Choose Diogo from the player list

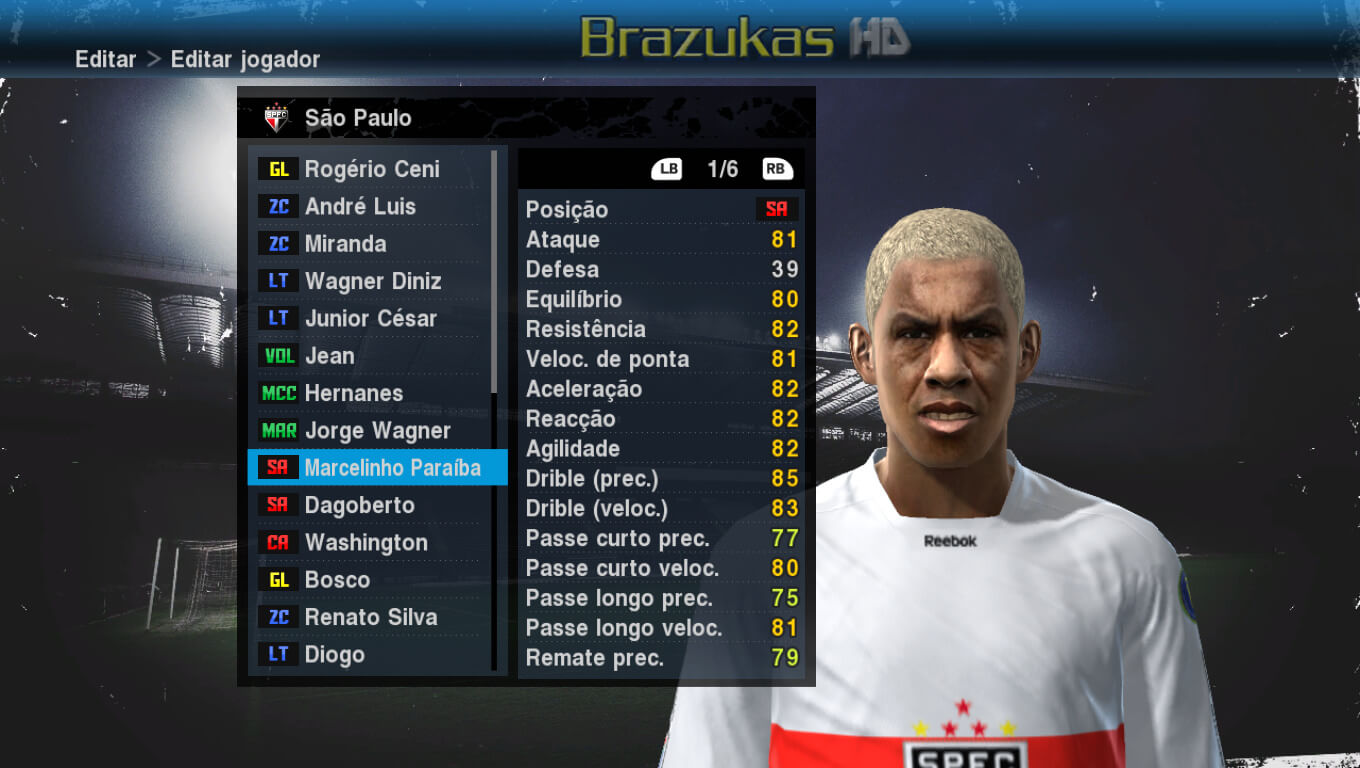click(x=334, y=655)
